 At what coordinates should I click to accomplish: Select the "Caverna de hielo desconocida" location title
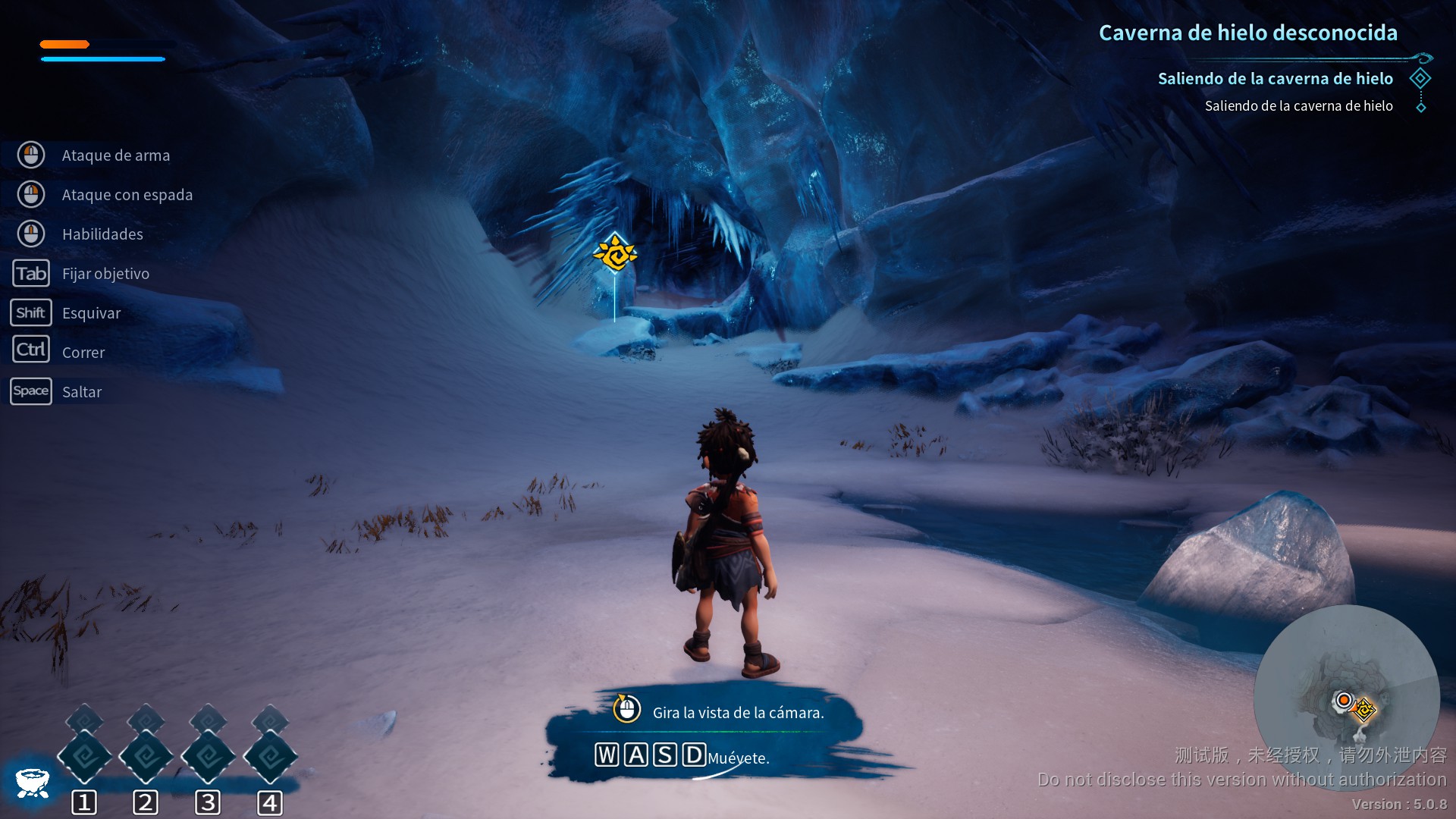[1247, 33]
